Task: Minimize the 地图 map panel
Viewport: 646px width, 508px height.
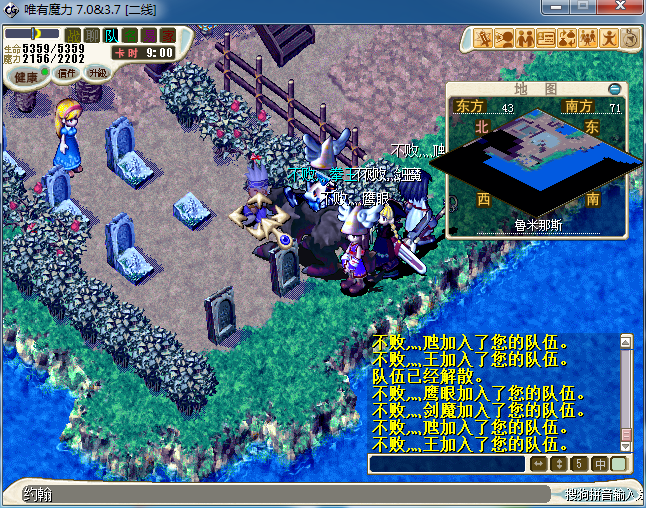Action: [x=614, y=89]
